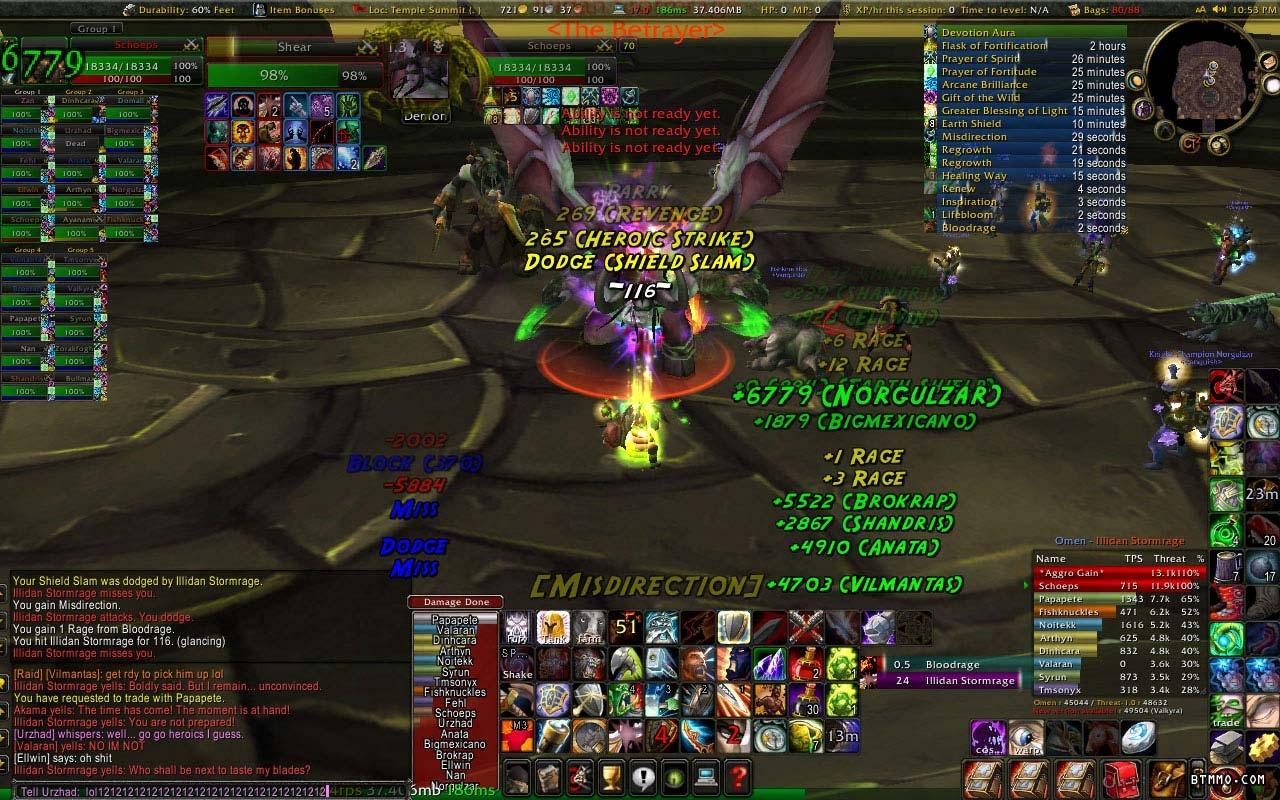Click the action button showing the 13m cooldown
The height and width of the screenshot is (800, 1280).
(x=842, y=735)
